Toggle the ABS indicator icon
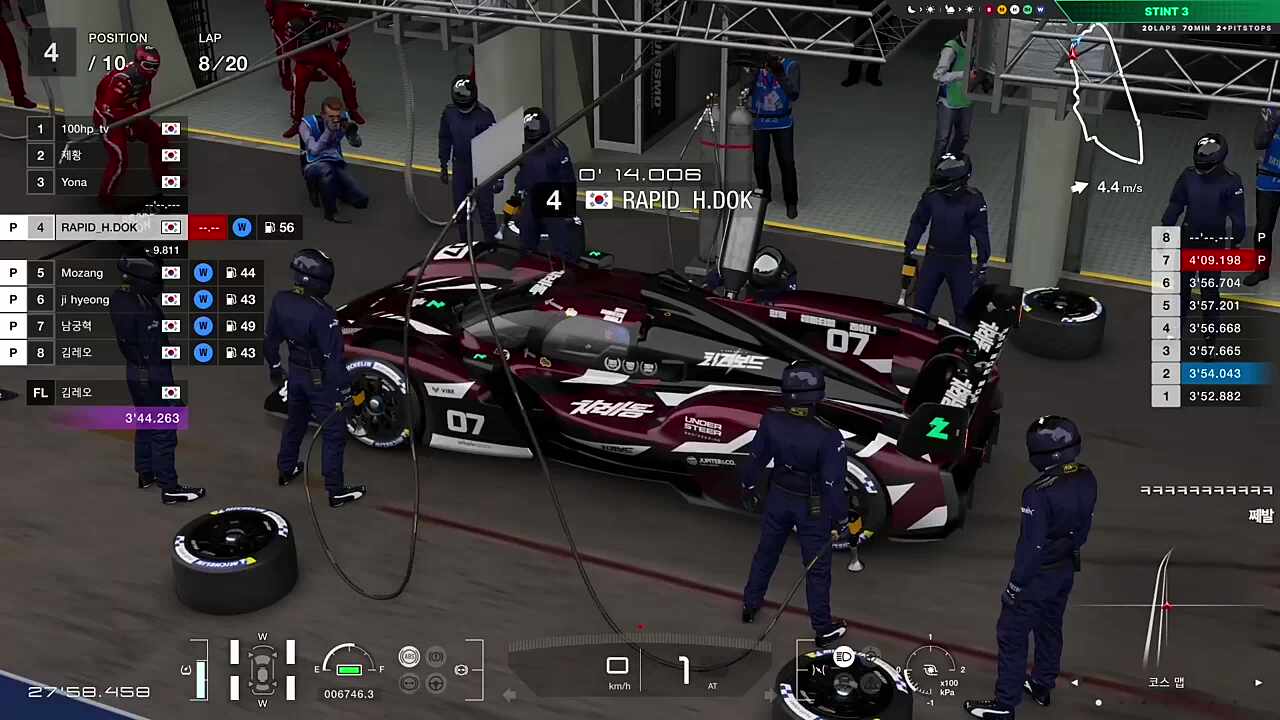Image resolution: width=1280 pixels, height=720 pixels. (x=409, y=657)
